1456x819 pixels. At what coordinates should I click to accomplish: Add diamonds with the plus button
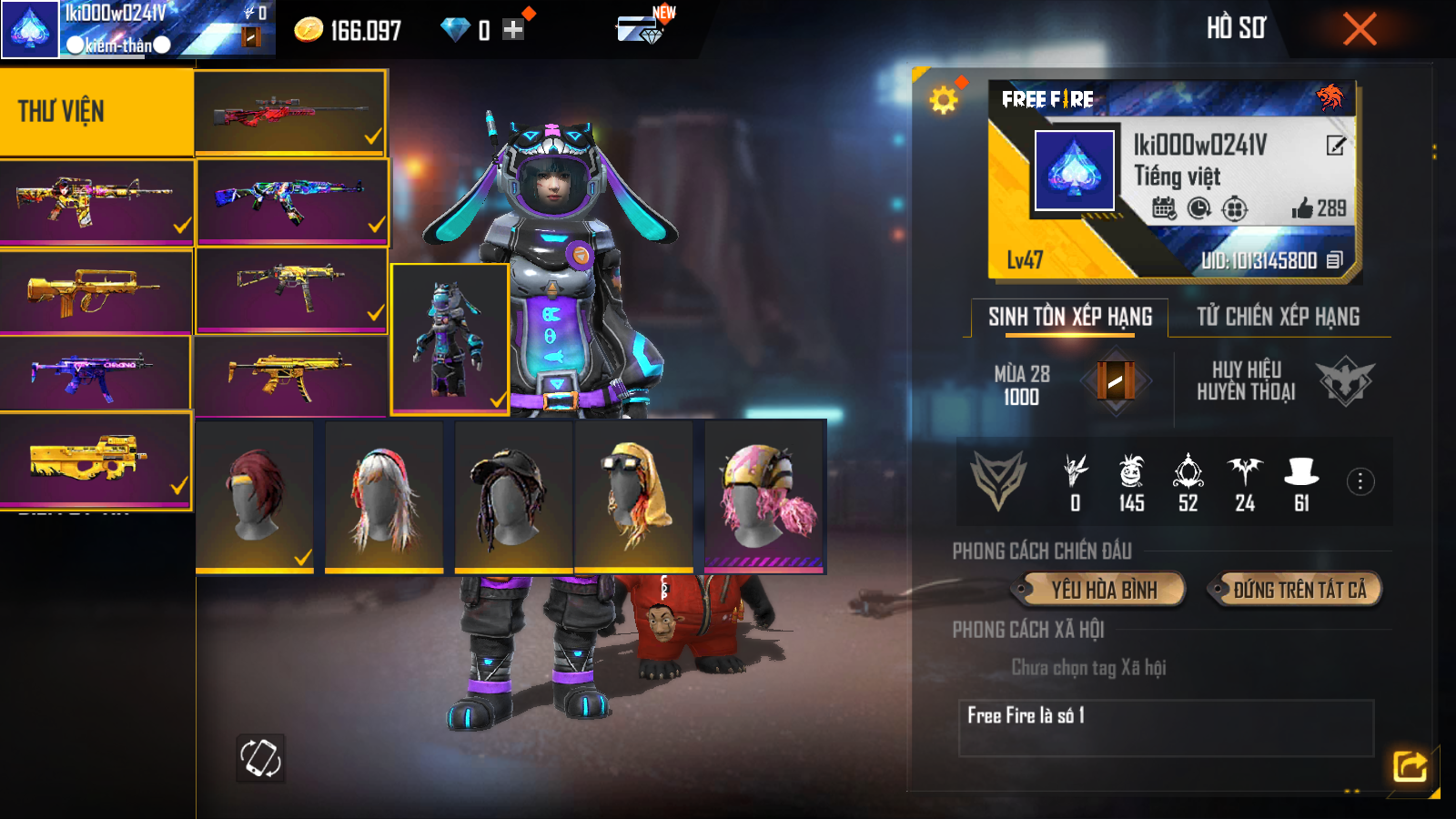click(513, 30)
